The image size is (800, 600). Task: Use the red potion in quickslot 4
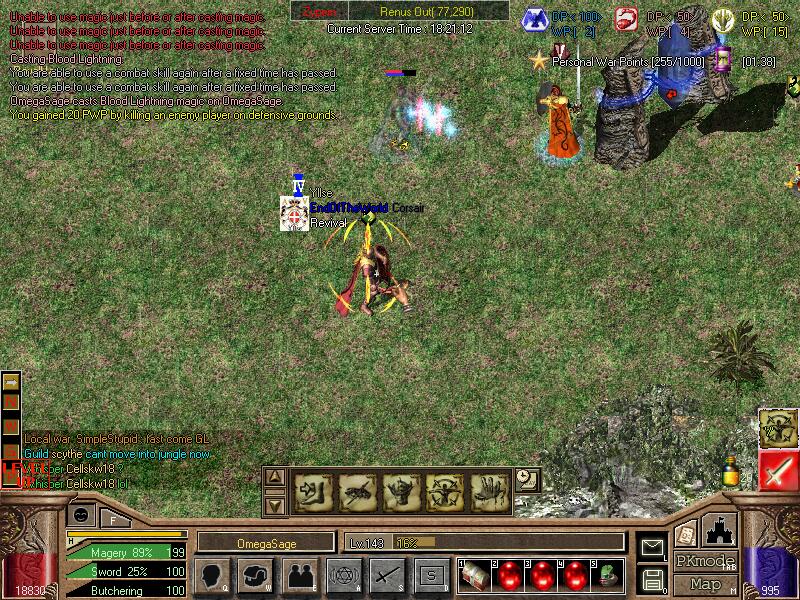click(x=575, y=574)
